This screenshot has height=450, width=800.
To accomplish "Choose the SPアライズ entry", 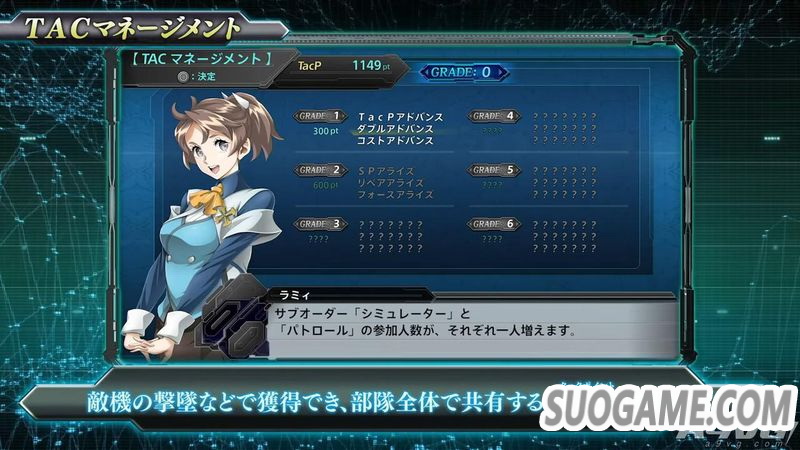I will [x=384, y=171].
